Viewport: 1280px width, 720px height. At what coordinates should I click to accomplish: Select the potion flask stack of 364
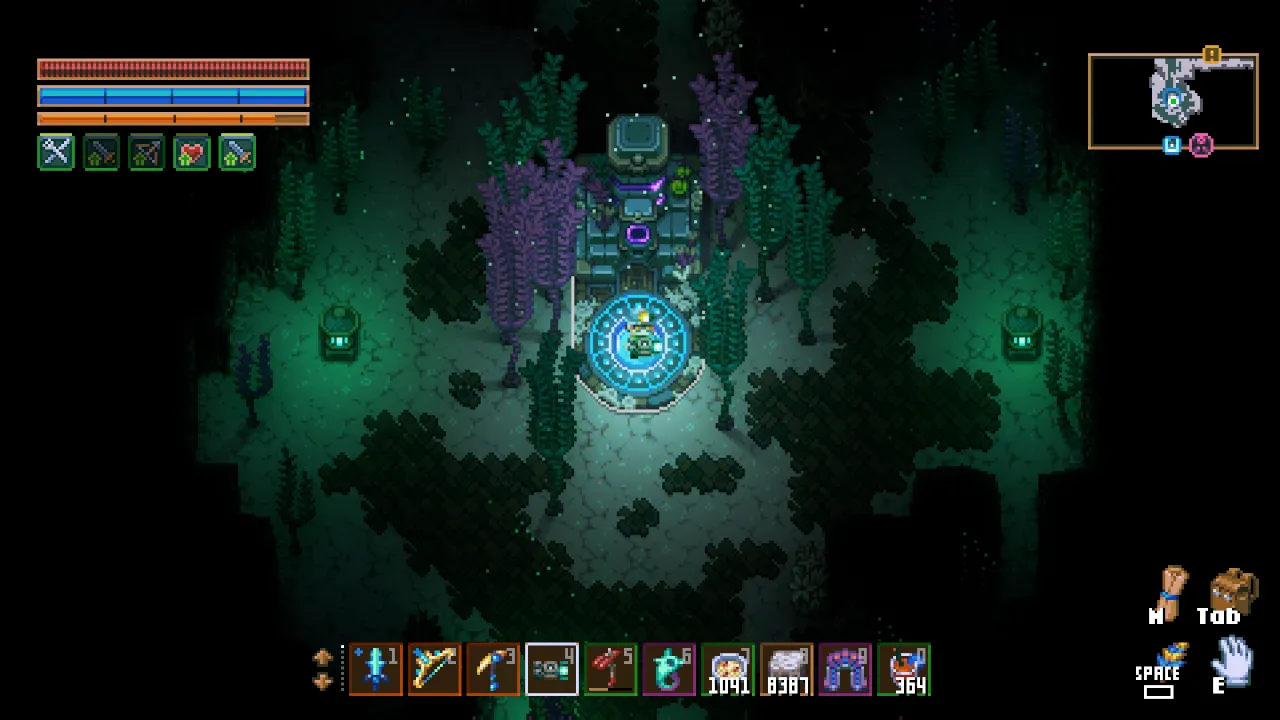click(x=905, y=669)
